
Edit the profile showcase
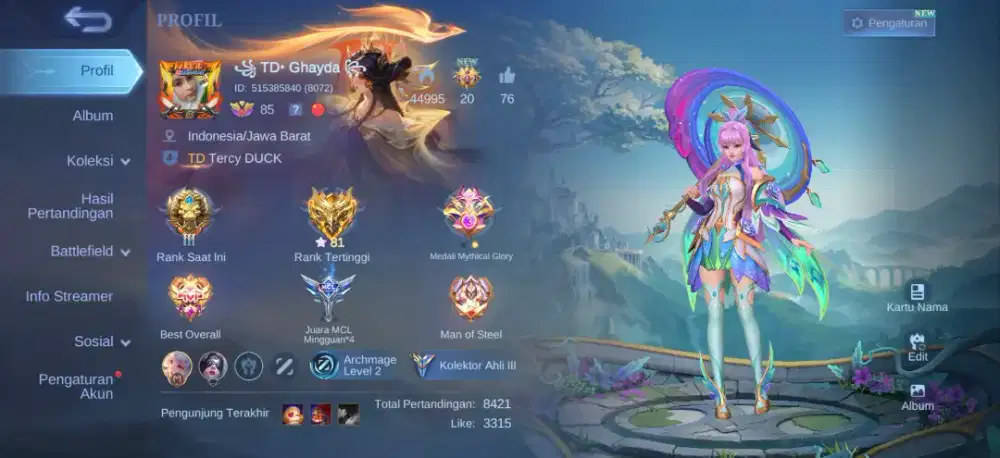(x=918, y=346)
